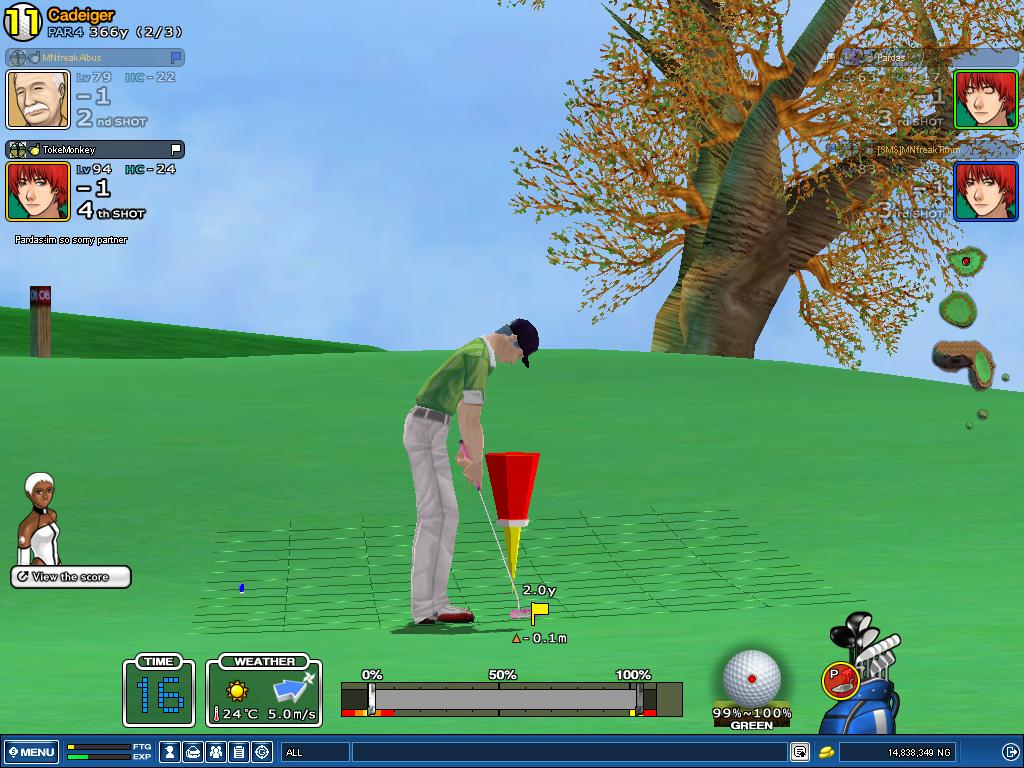
Task: Click the envelope mail icon
Action: [193, 752]
